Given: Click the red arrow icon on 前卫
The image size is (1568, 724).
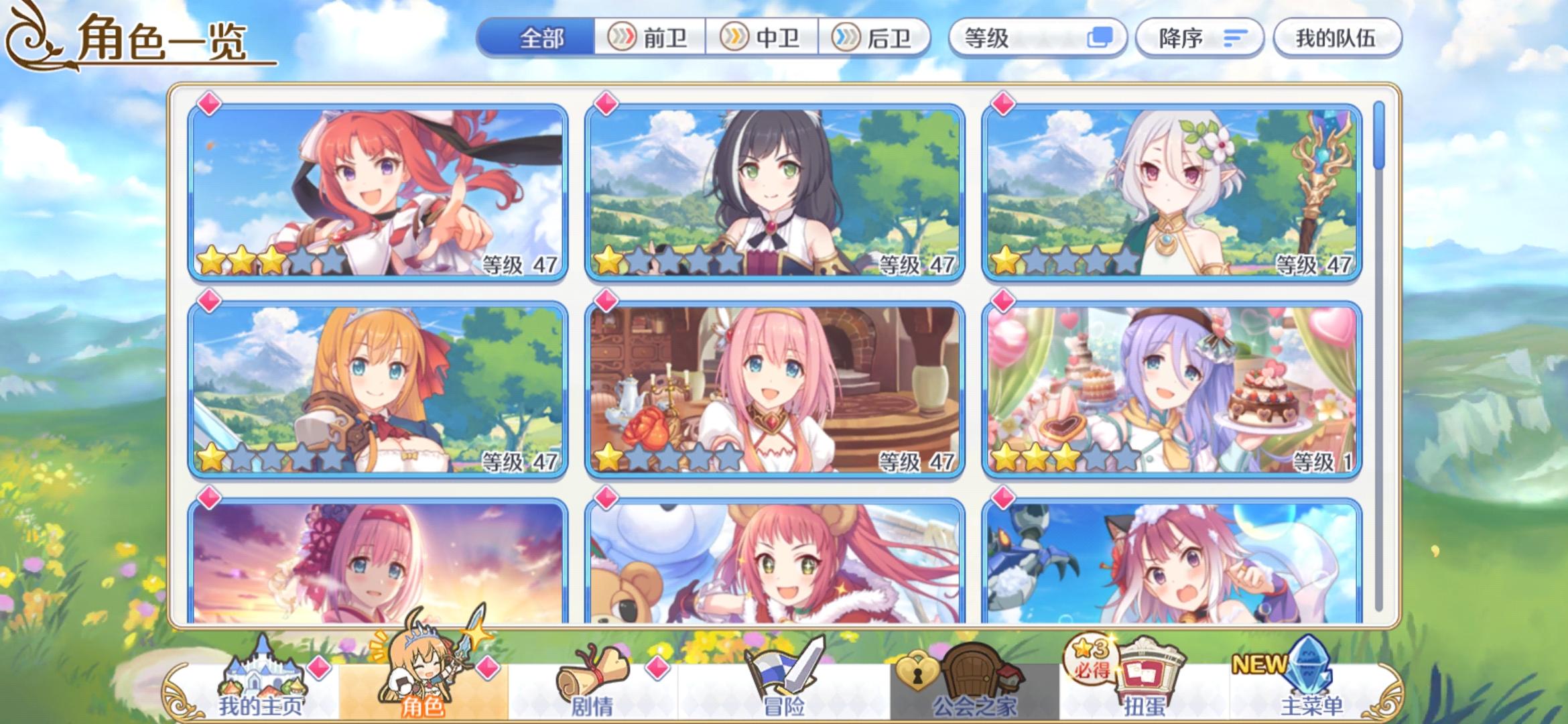Looking at the screenshot, I should coord(623,38).
